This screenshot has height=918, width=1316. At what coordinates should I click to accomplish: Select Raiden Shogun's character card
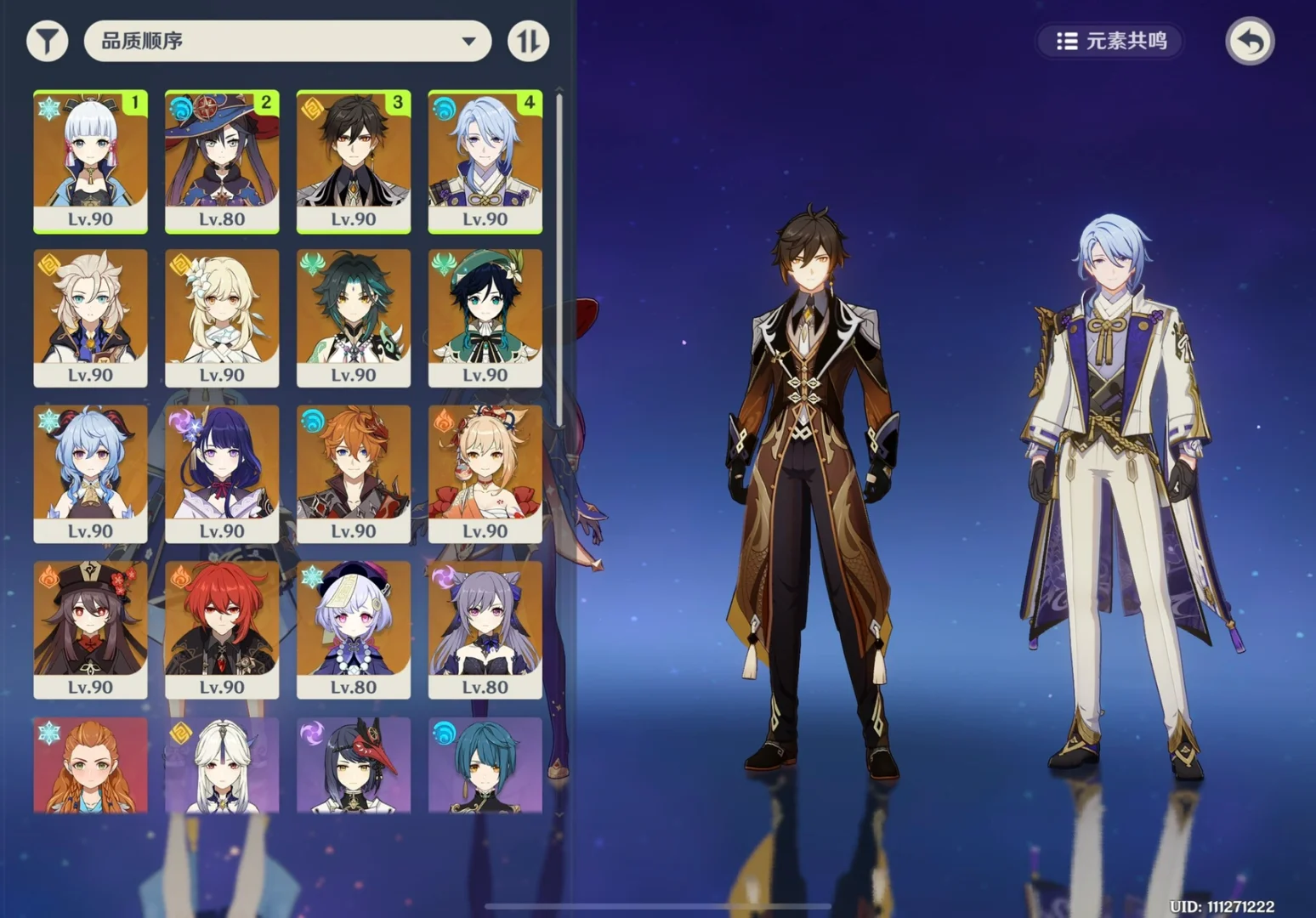pyautogui.click(x=222, y=473)
